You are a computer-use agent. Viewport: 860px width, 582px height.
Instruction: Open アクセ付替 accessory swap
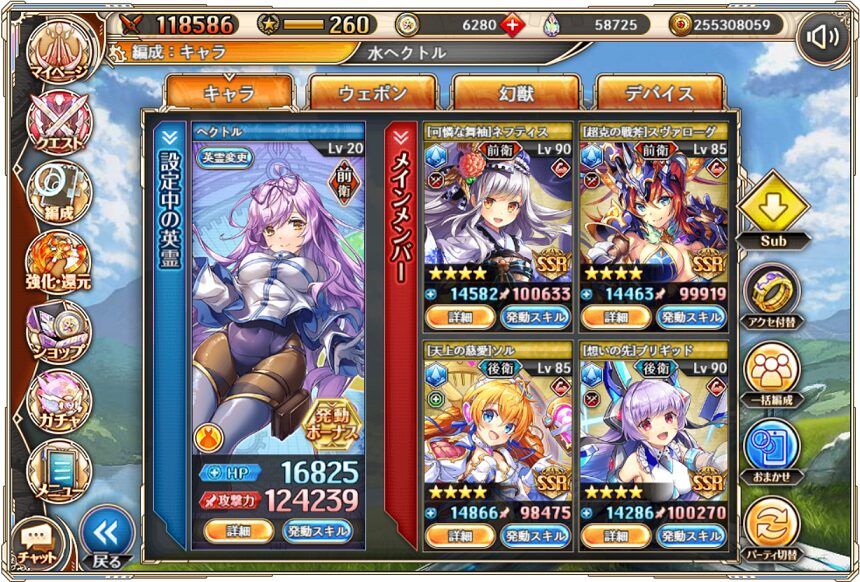pyautogui.click(x=772, y=292)
